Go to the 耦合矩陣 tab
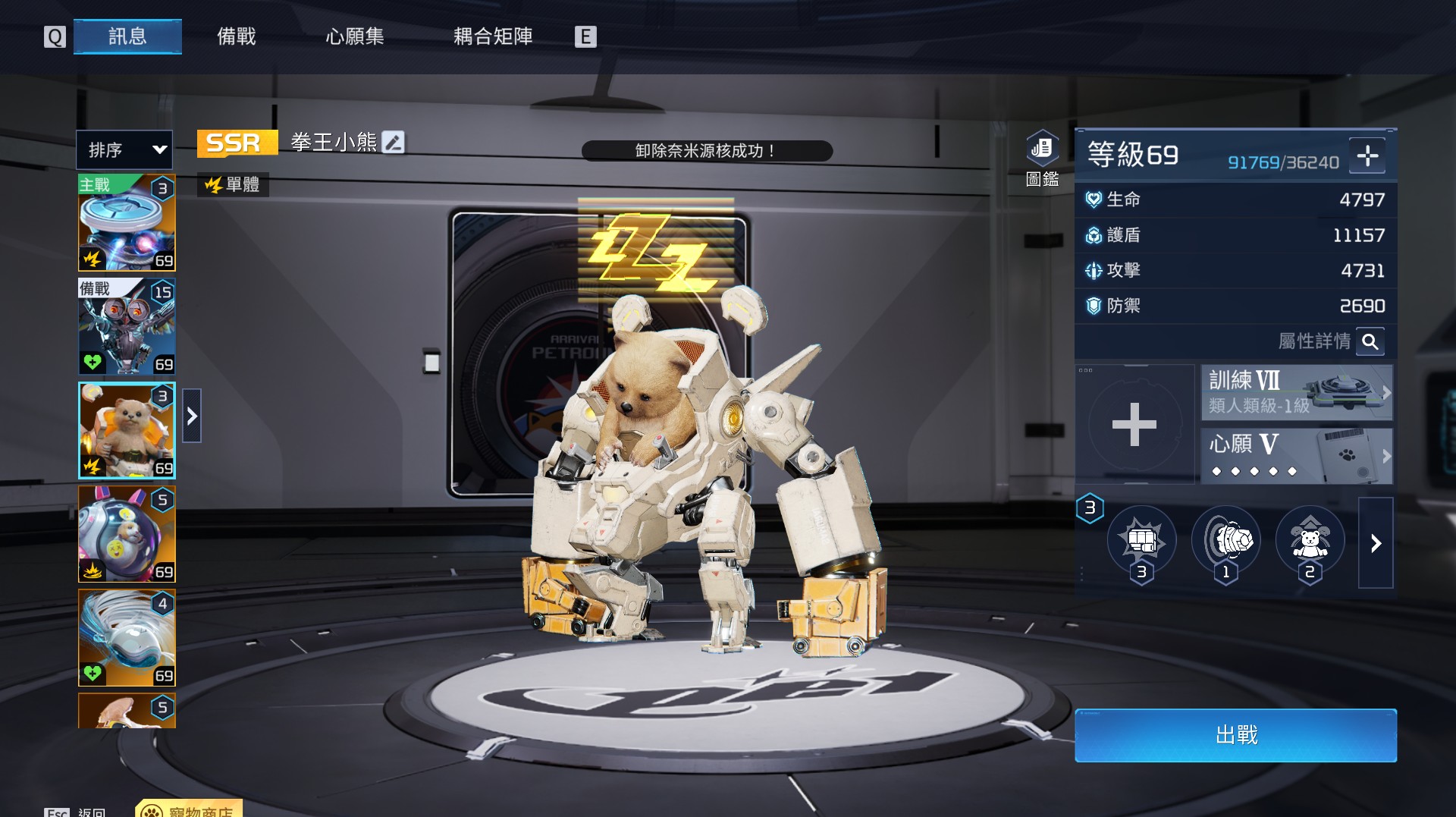The width and height of the screenshot is (1456, 817). [x=493, y=36]
